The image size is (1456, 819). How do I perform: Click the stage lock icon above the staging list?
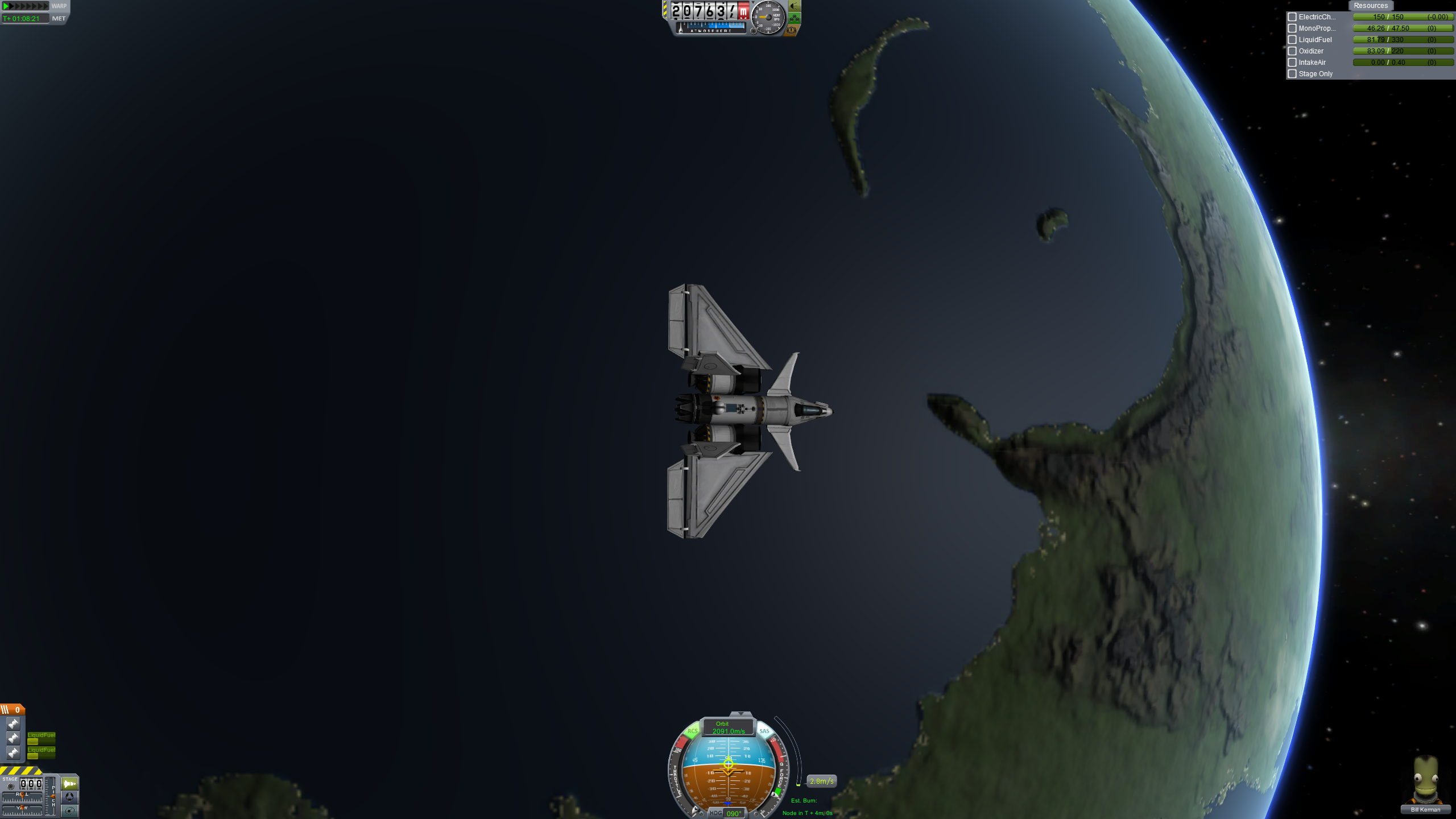[x=11, y=786]
